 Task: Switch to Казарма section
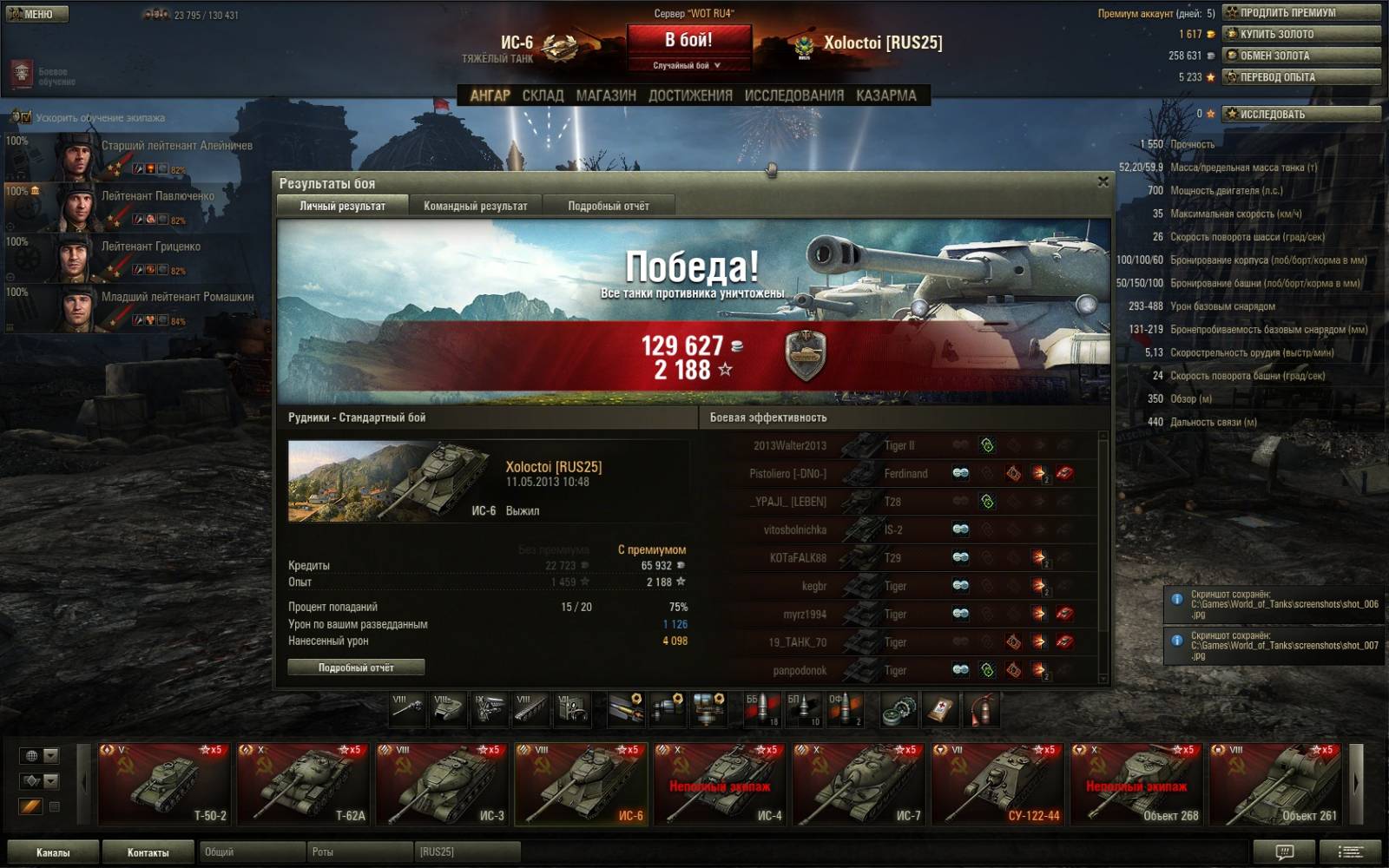click(x=885, y=95)
